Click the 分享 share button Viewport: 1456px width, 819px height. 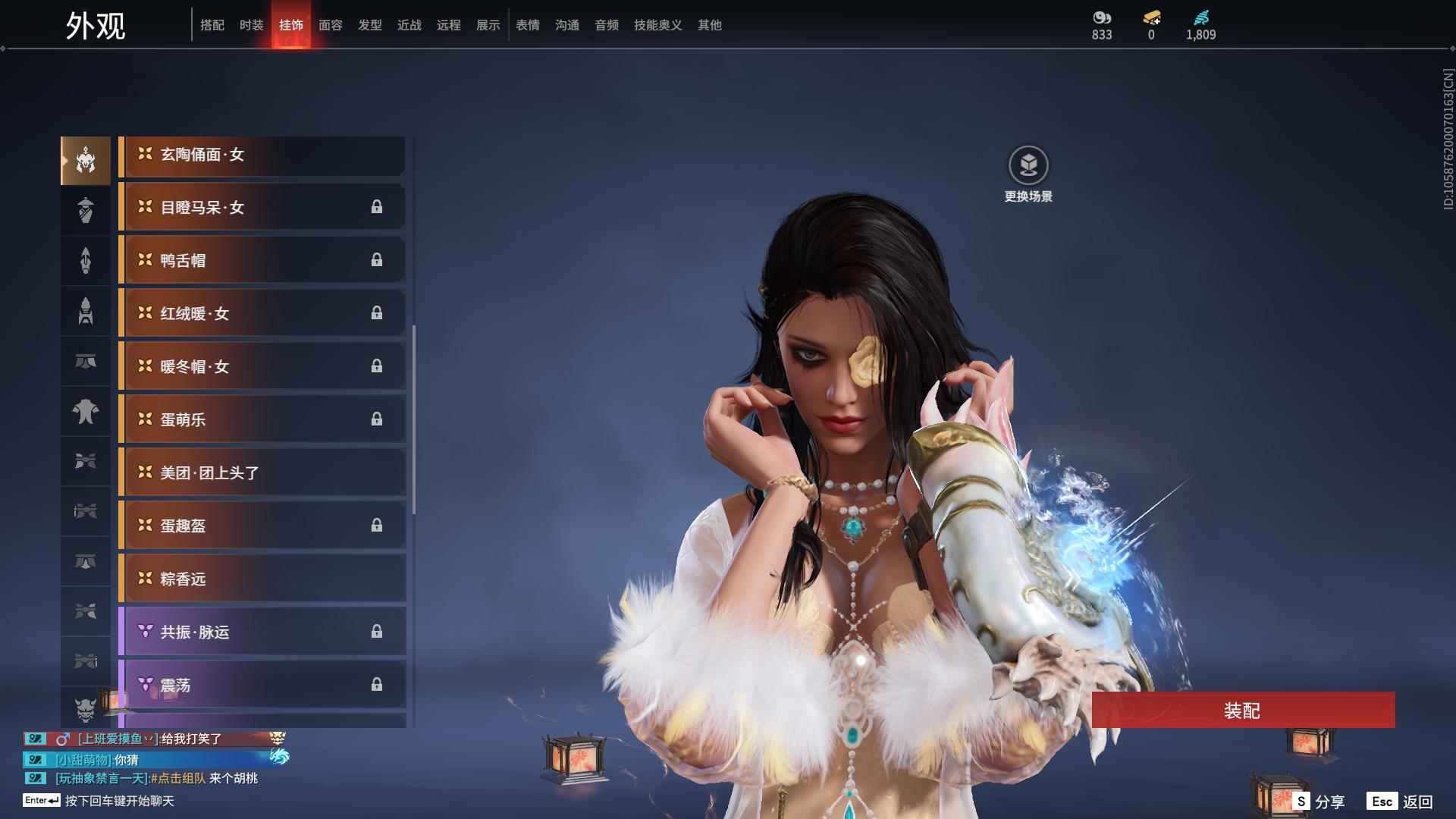click(1319, 801)
